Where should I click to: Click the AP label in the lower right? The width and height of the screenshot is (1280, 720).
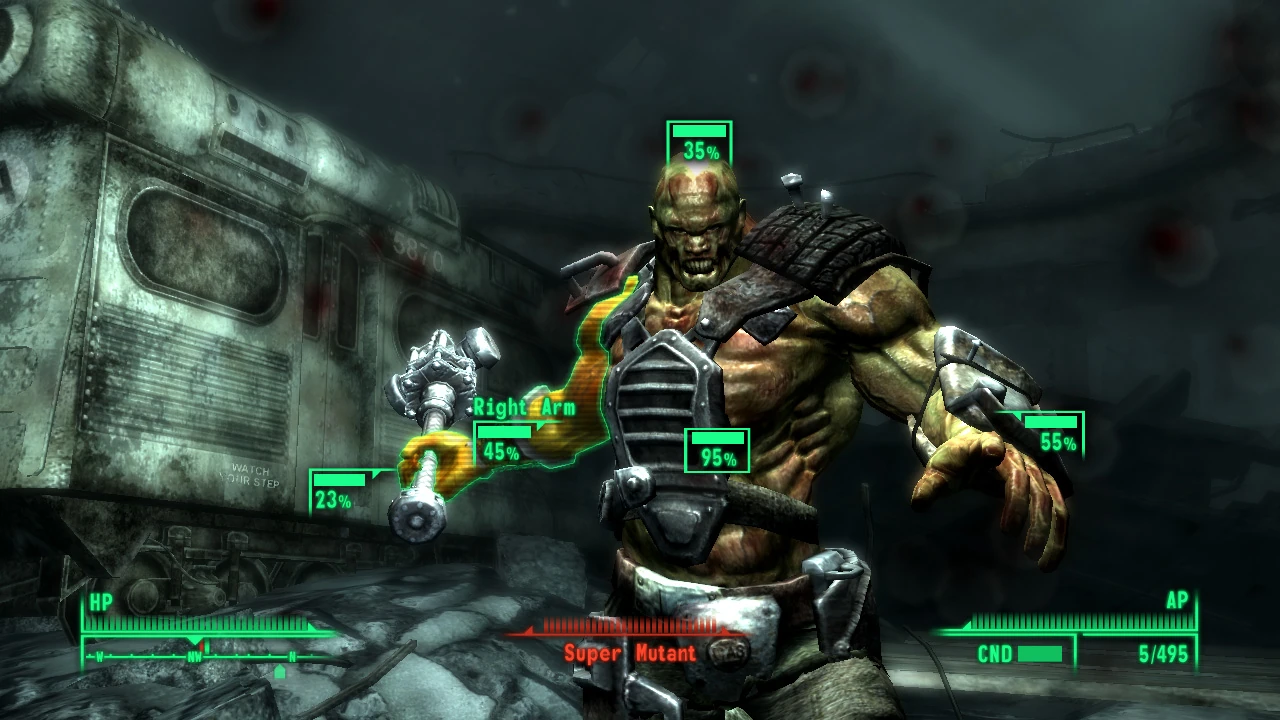coord(1177,601)
